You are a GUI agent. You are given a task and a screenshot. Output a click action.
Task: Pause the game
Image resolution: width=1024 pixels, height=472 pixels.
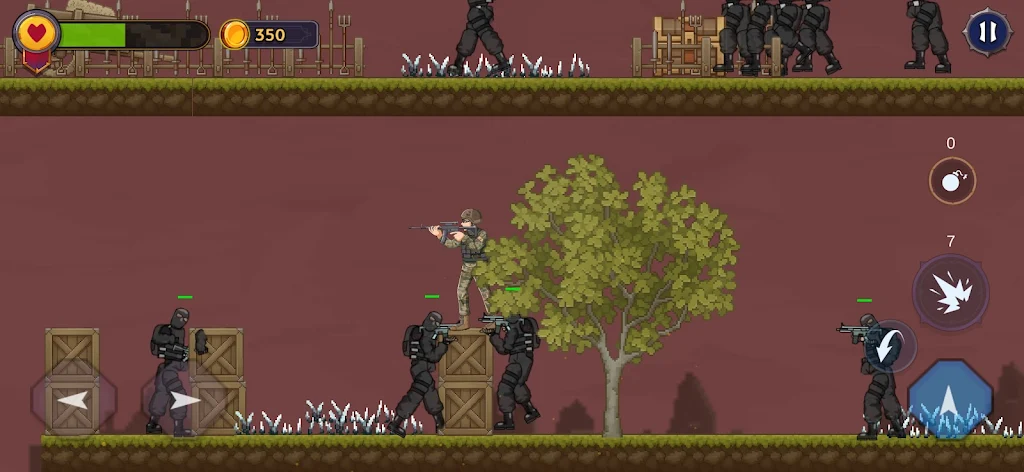click(x=987, y=32)
